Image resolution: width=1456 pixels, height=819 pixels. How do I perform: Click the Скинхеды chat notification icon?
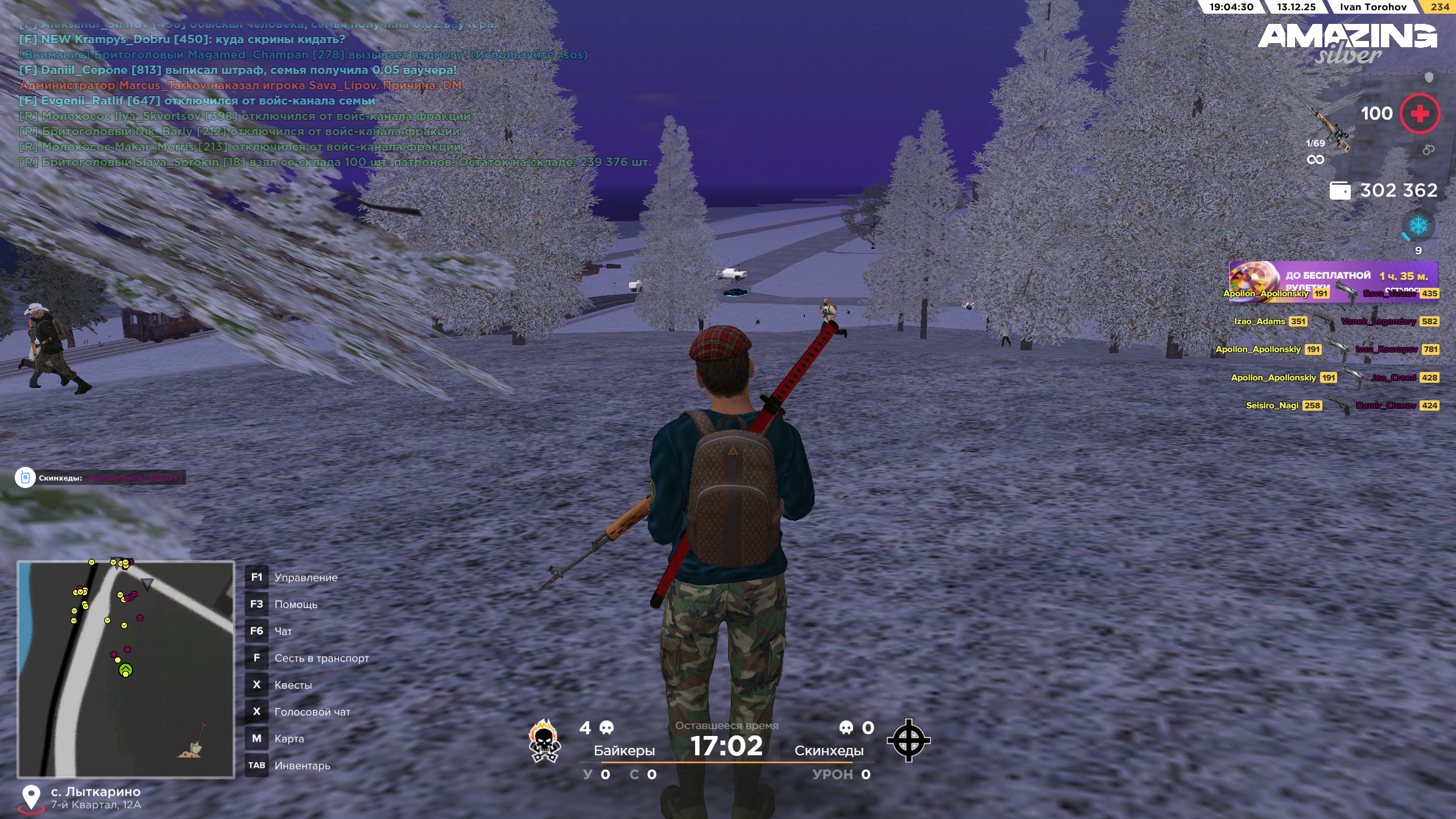tap(25, 478)
